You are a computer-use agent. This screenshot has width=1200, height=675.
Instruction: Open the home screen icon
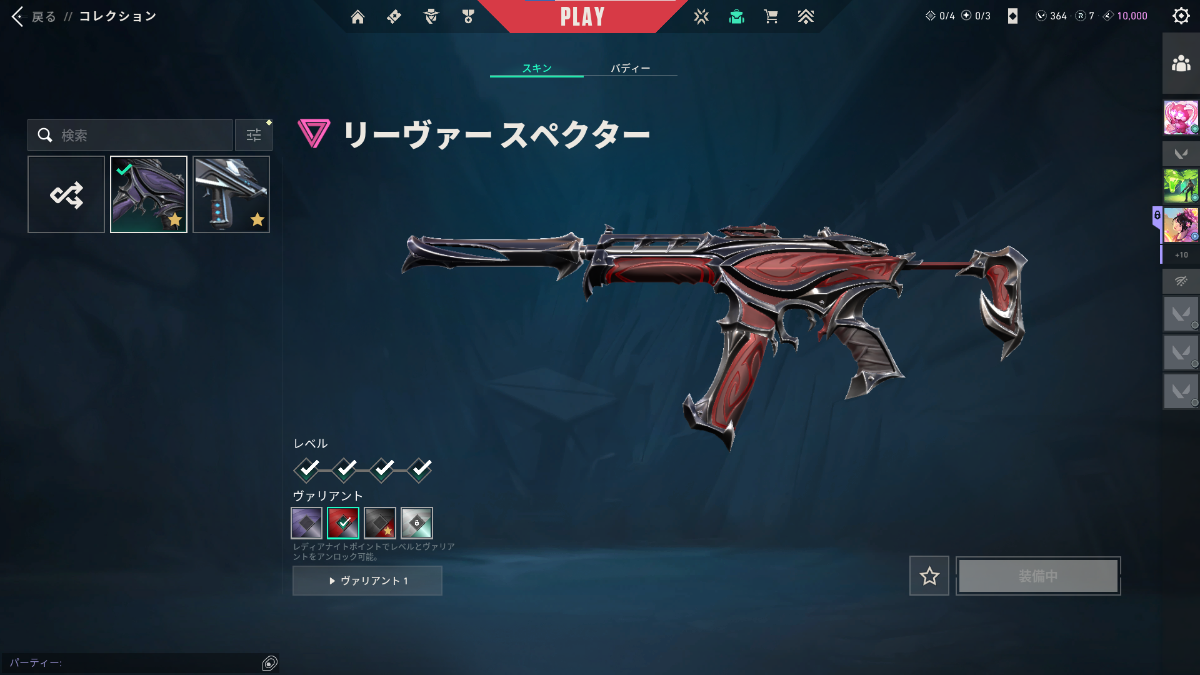tap(358, 17)
